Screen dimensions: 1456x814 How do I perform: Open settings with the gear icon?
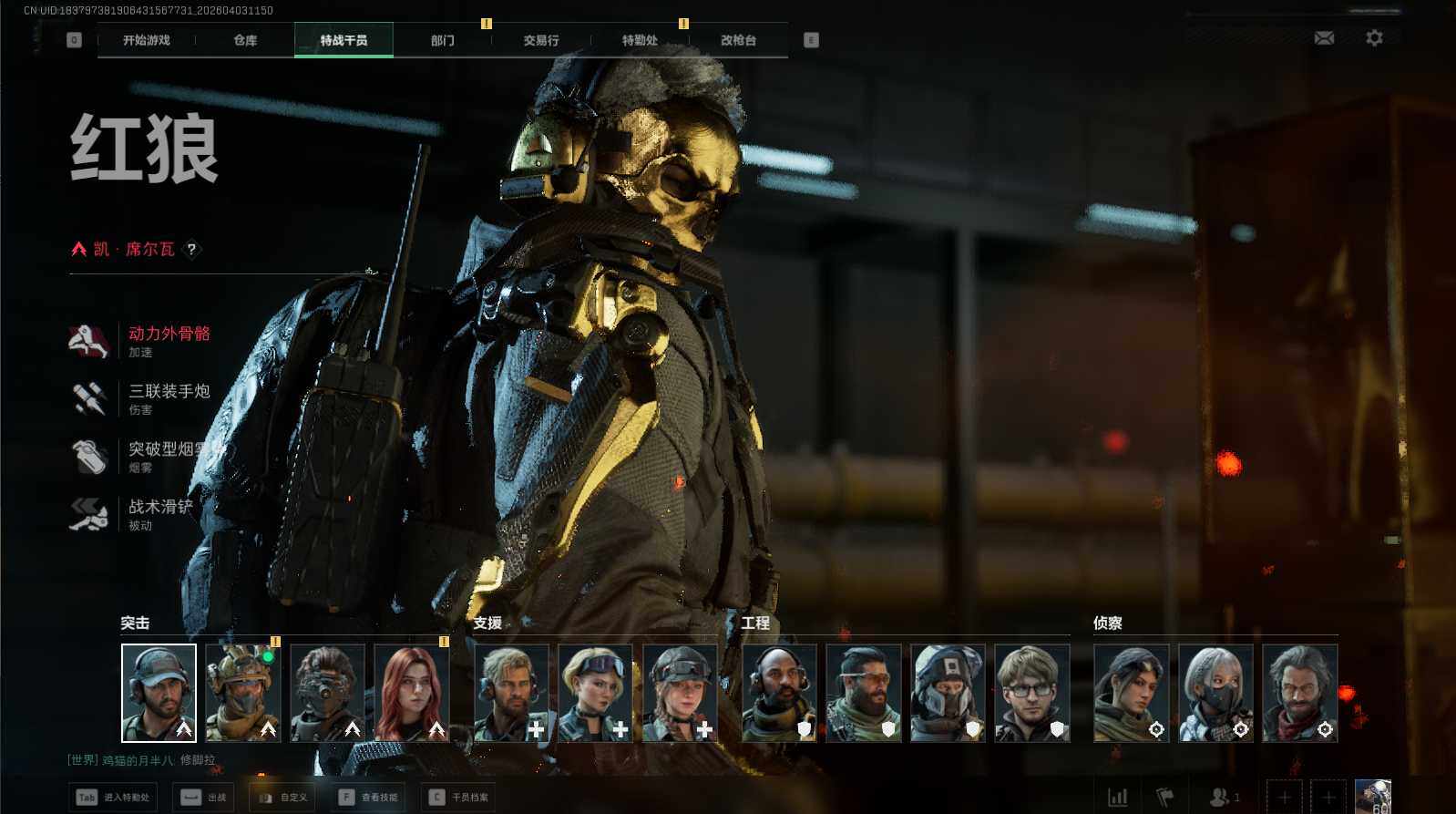(x=1374, y=38)
